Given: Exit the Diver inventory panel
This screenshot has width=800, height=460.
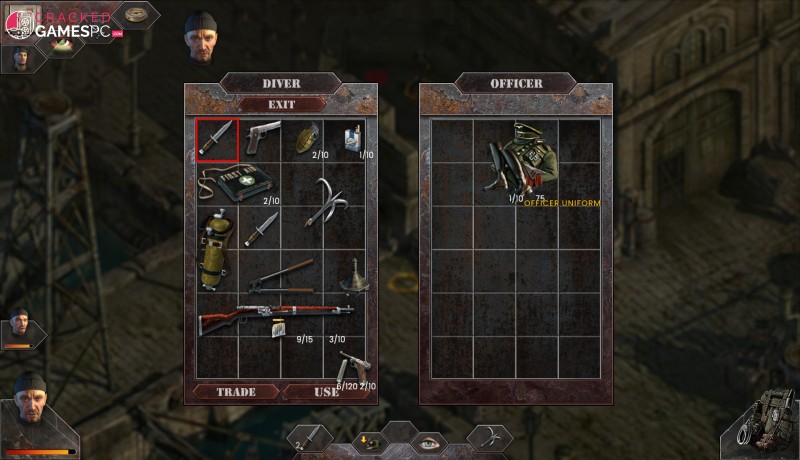Looking at the screenshot, I should point(281,104).
